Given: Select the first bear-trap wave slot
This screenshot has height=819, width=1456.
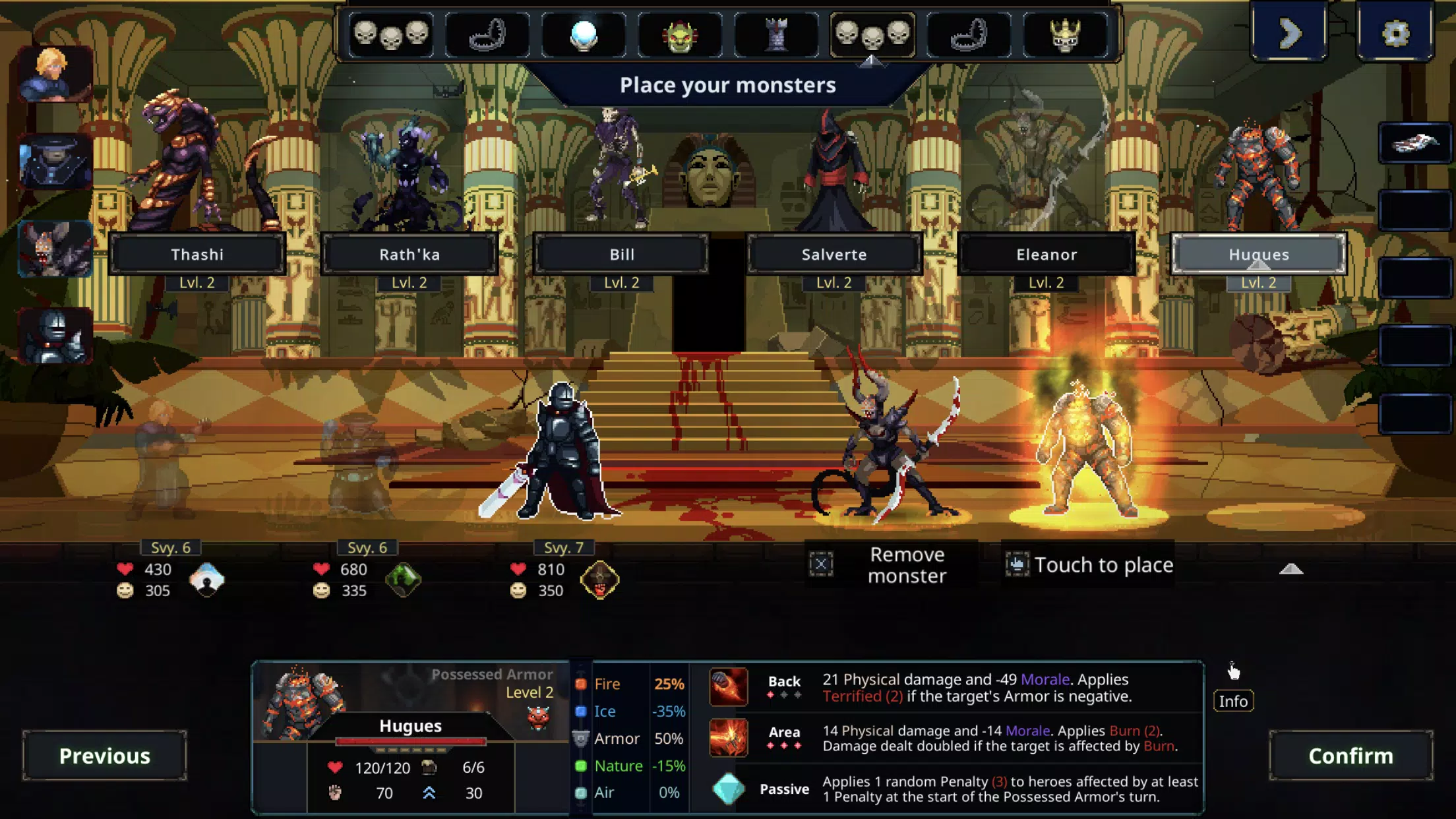Looking at the screenshot, I should tap(489, 36).
